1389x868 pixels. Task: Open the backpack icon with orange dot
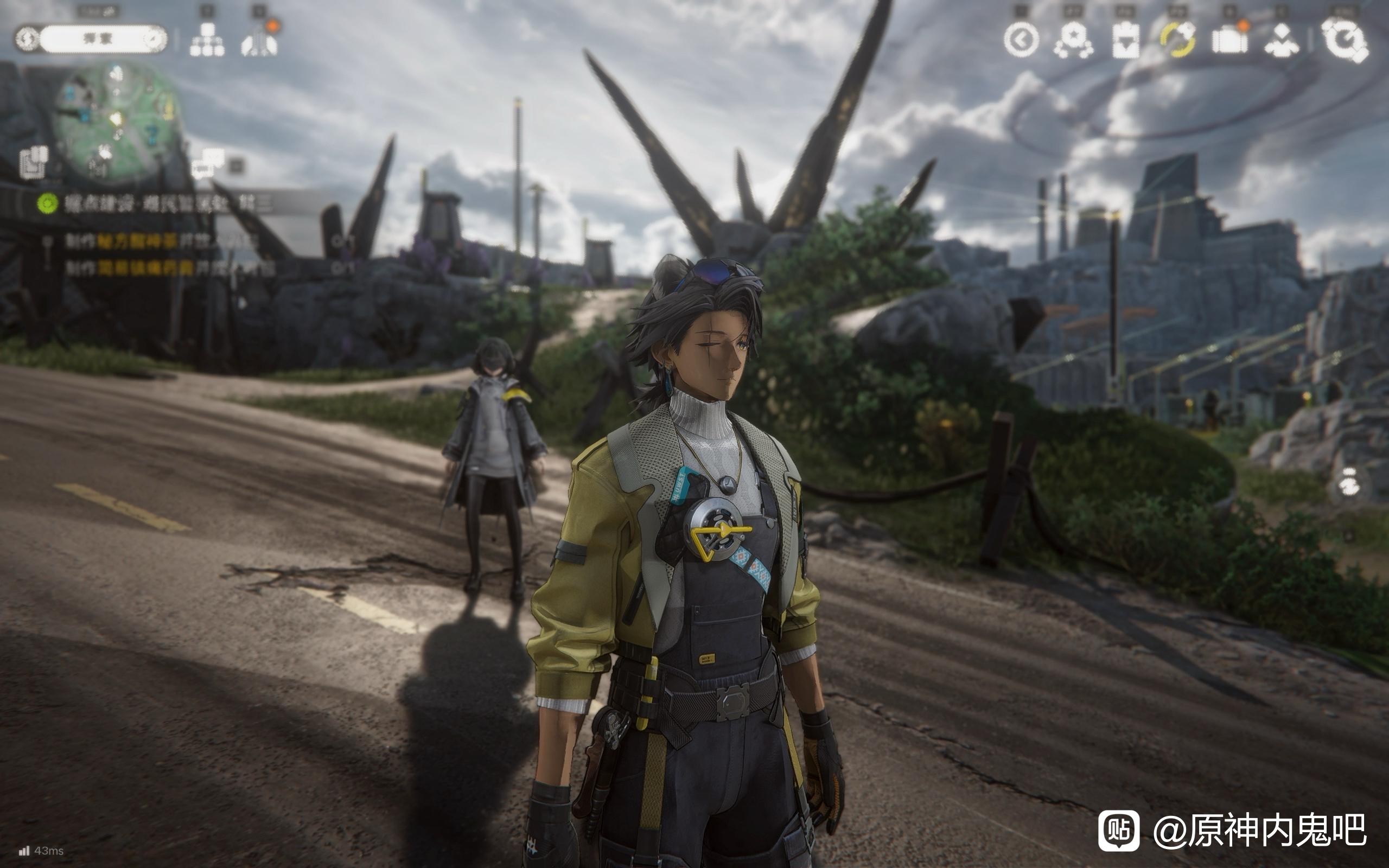pos(1229,40)
